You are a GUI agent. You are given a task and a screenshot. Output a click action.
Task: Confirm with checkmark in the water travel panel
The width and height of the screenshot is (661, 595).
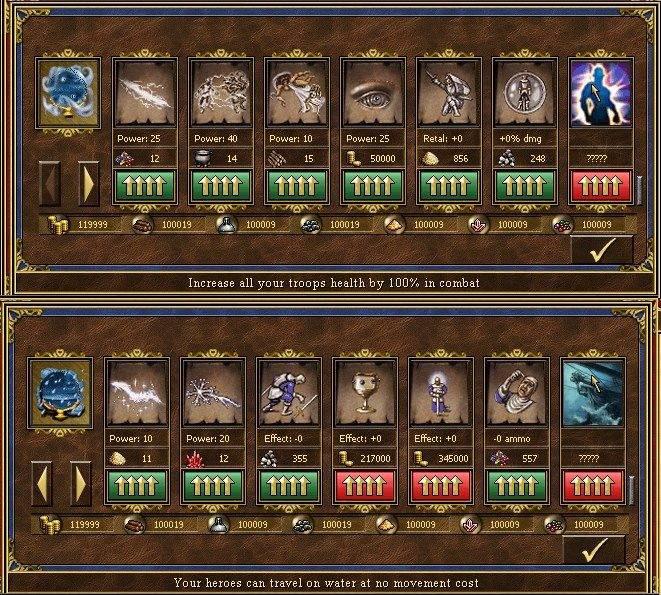point(594,551)
